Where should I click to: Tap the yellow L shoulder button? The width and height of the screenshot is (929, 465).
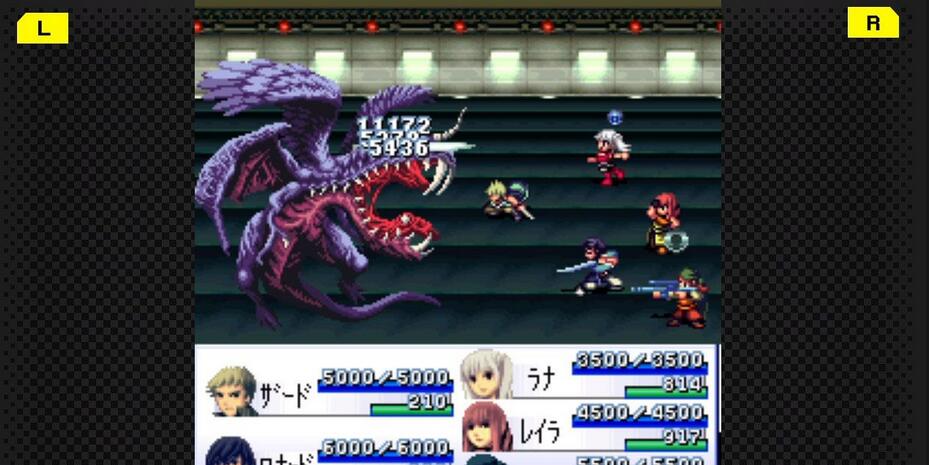42,28
